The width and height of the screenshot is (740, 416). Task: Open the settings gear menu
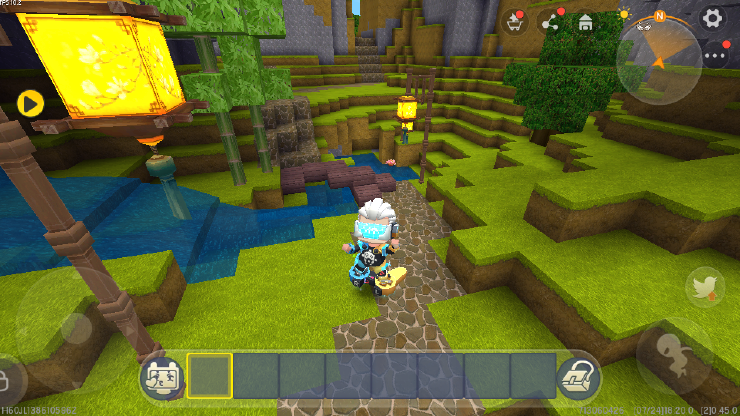(712, 18)
